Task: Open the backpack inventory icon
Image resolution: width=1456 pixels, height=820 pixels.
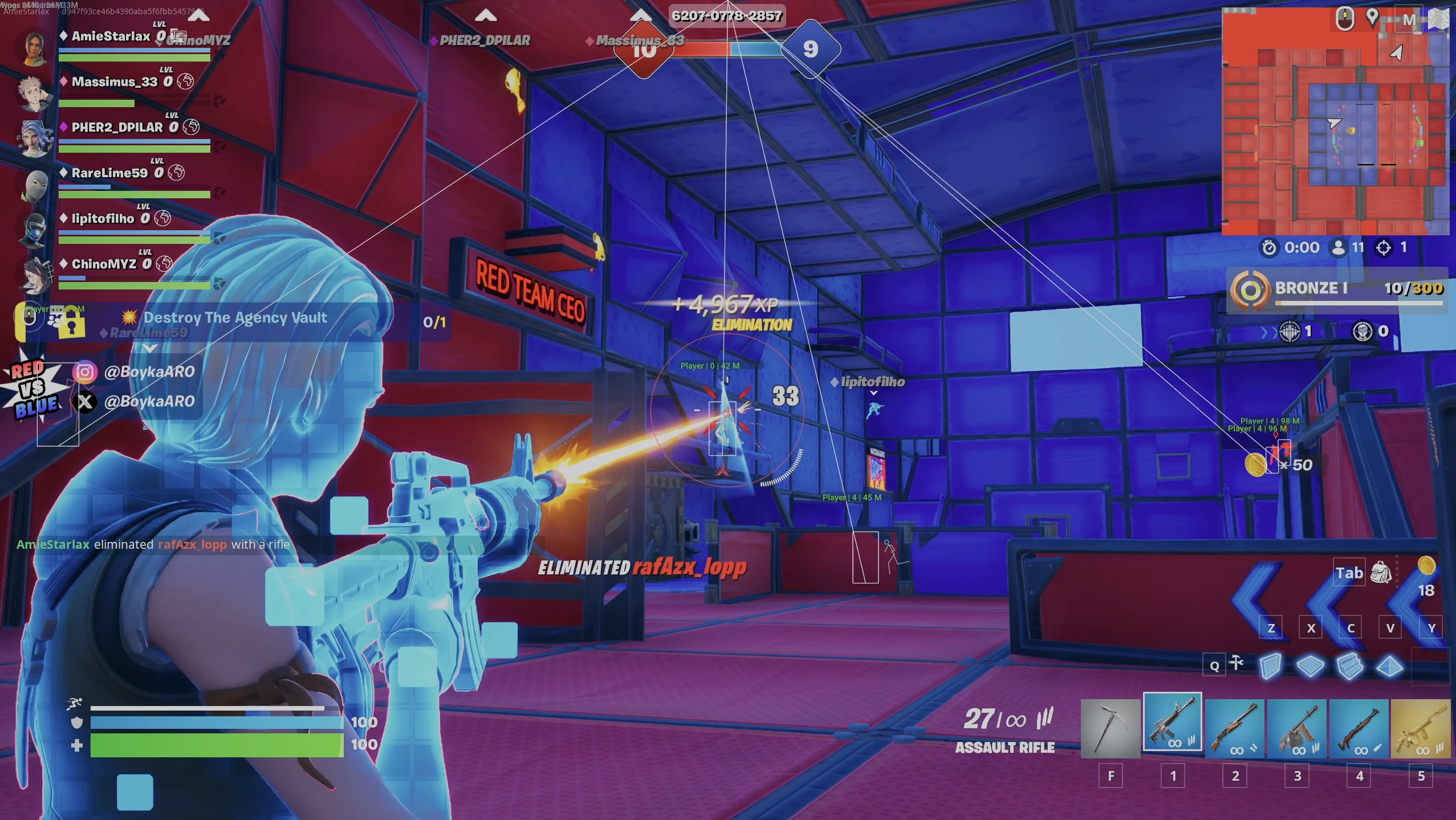Action: [x=1381, y=573]
